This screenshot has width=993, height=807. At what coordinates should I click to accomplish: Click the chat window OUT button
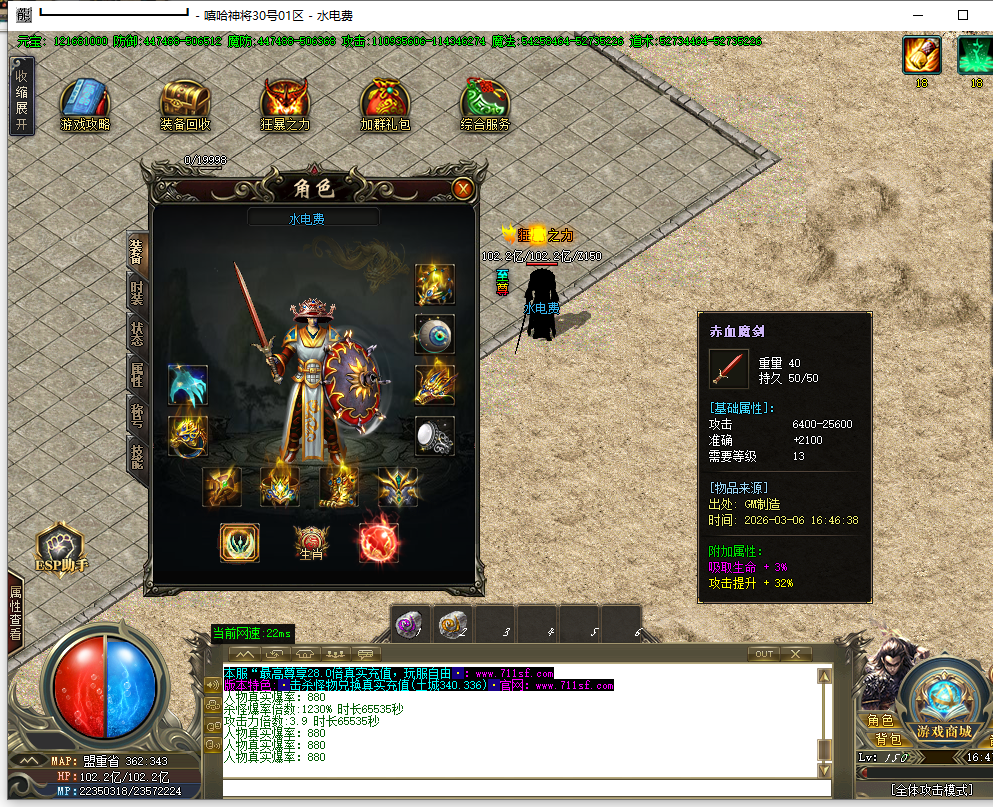point(763,654)
